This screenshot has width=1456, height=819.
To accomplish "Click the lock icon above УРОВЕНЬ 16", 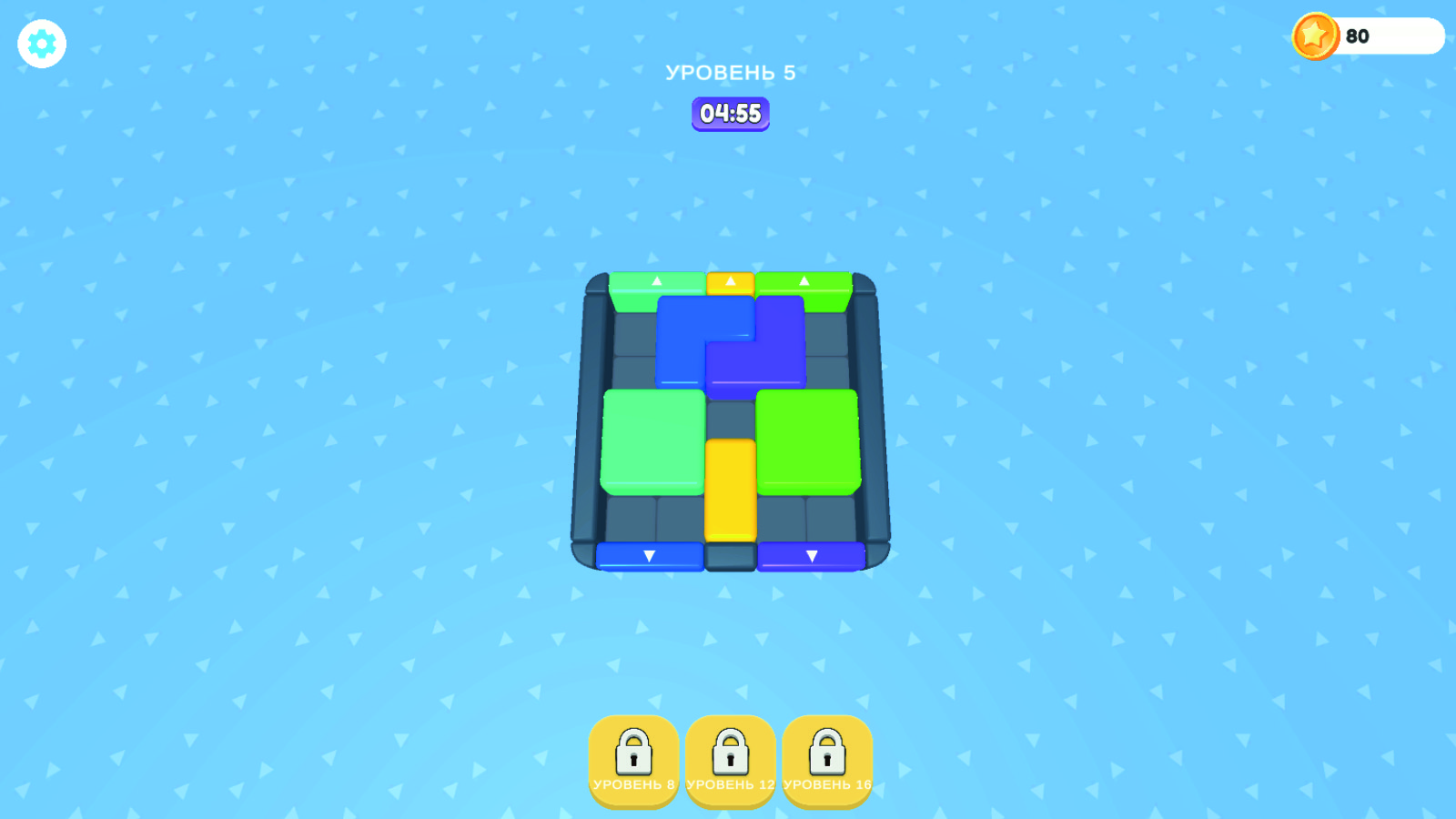I will [x=826, y=751].
